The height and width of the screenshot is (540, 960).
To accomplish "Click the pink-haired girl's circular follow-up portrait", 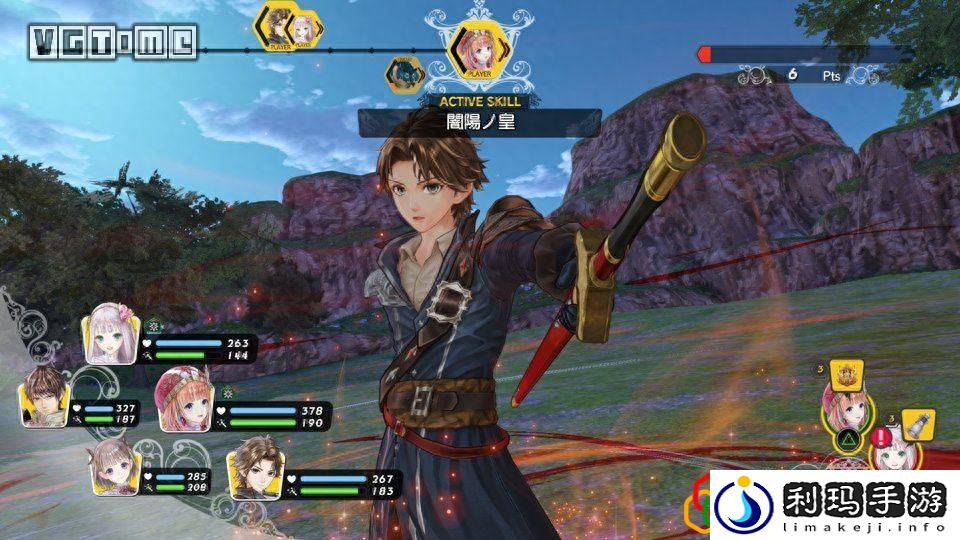I will pos(845,410).
